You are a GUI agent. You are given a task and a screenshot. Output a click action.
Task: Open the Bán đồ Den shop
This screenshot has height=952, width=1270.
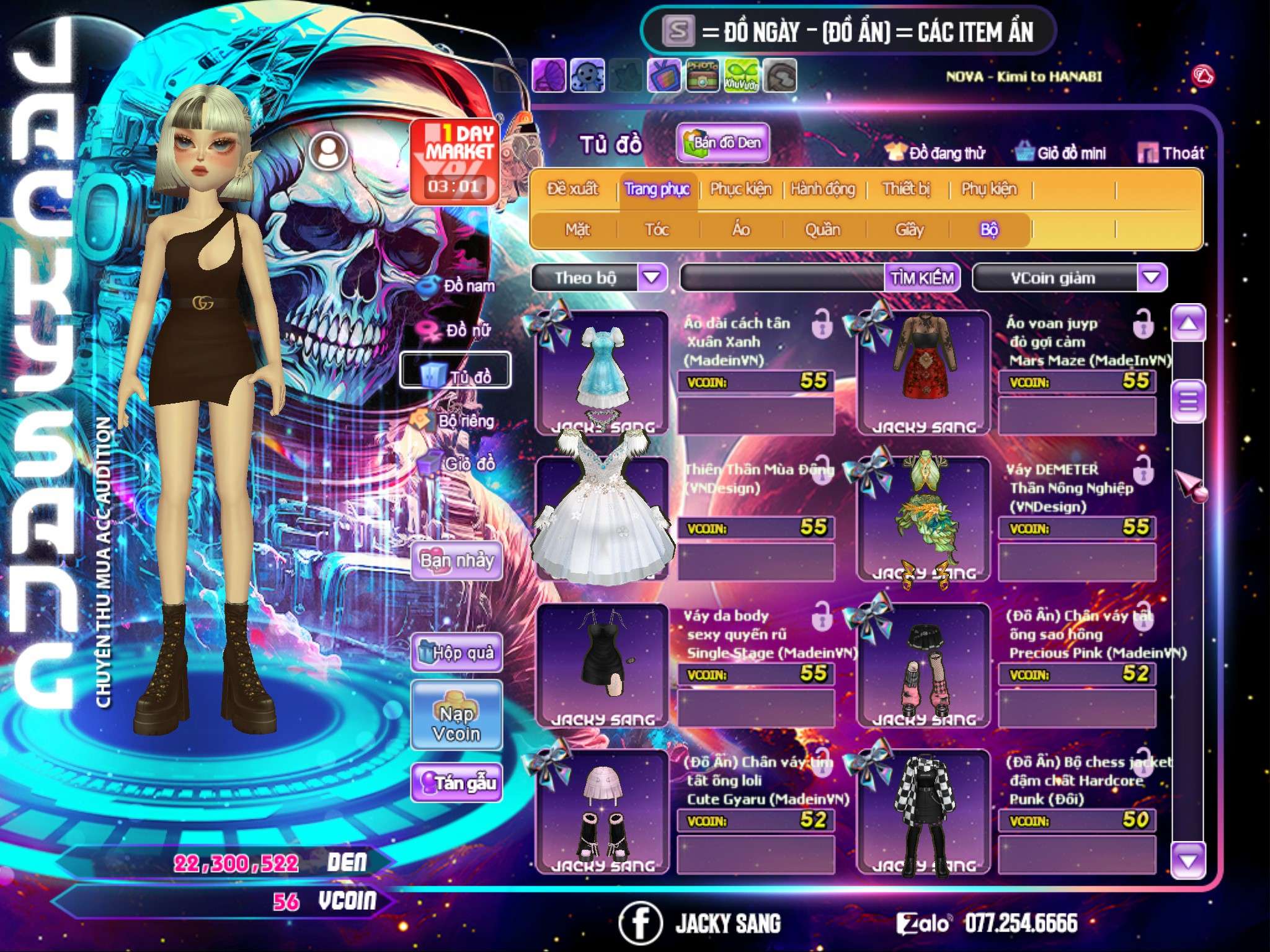(723, 143)
